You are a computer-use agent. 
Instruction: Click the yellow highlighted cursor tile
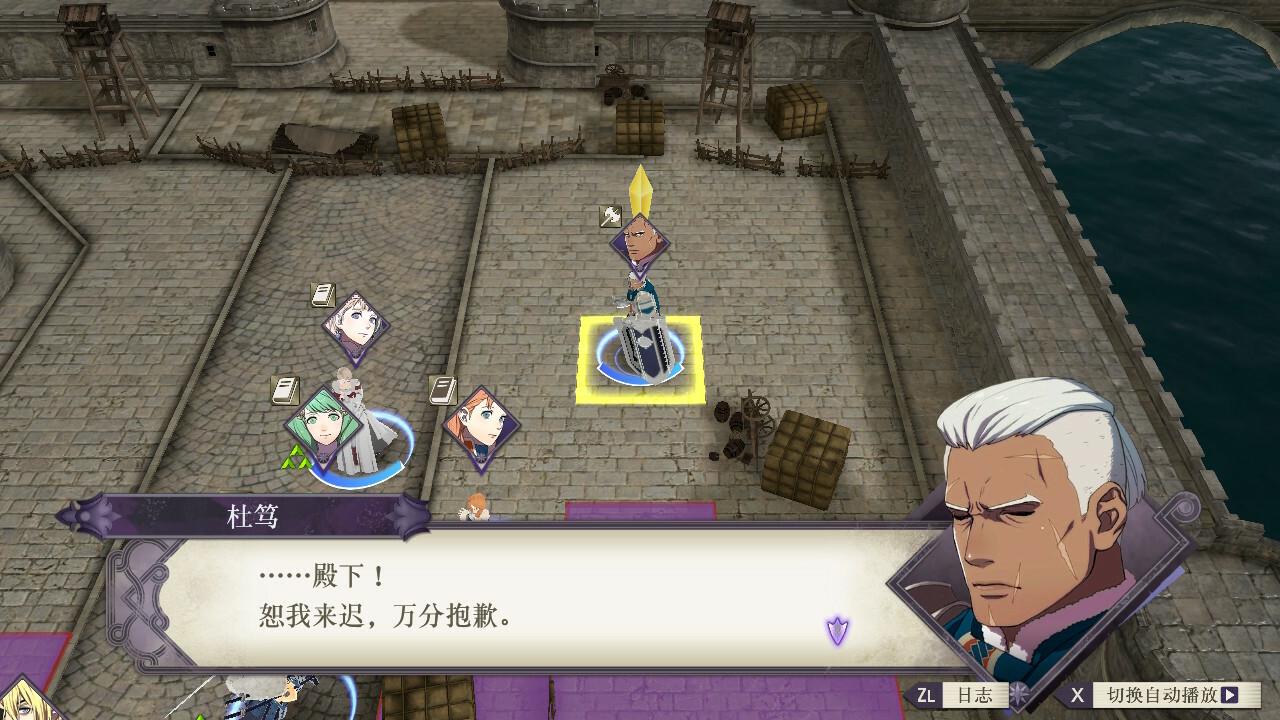[x=640, y=359]
